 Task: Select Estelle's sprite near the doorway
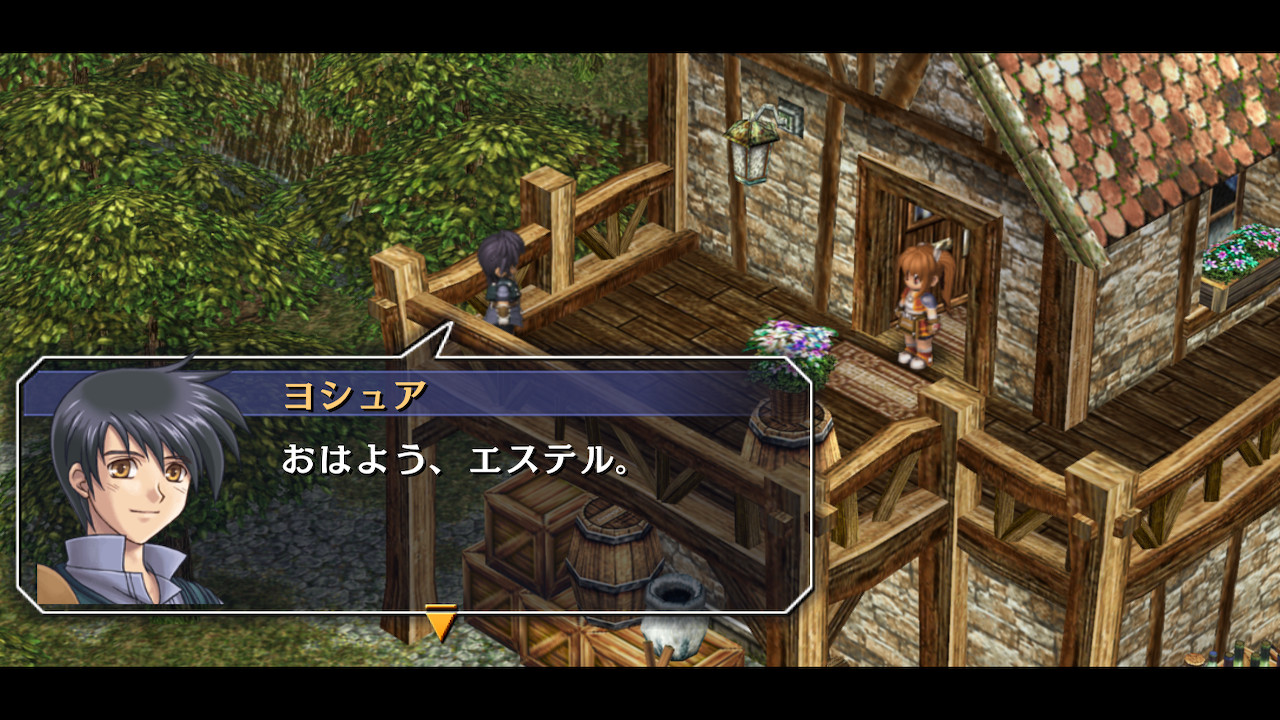[921, 300]
